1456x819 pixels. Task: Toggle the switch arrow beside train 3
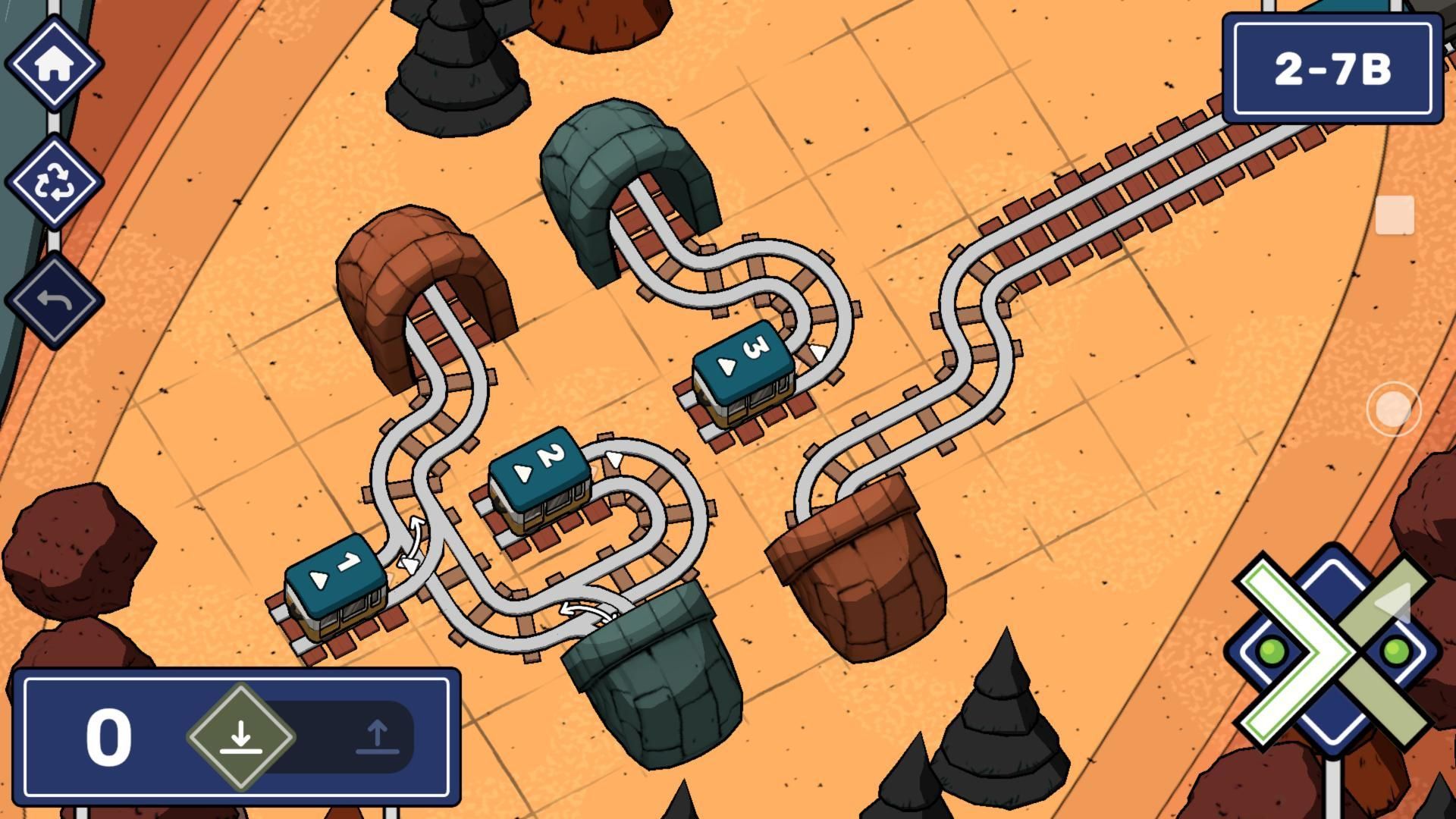(x=819, y=353)
